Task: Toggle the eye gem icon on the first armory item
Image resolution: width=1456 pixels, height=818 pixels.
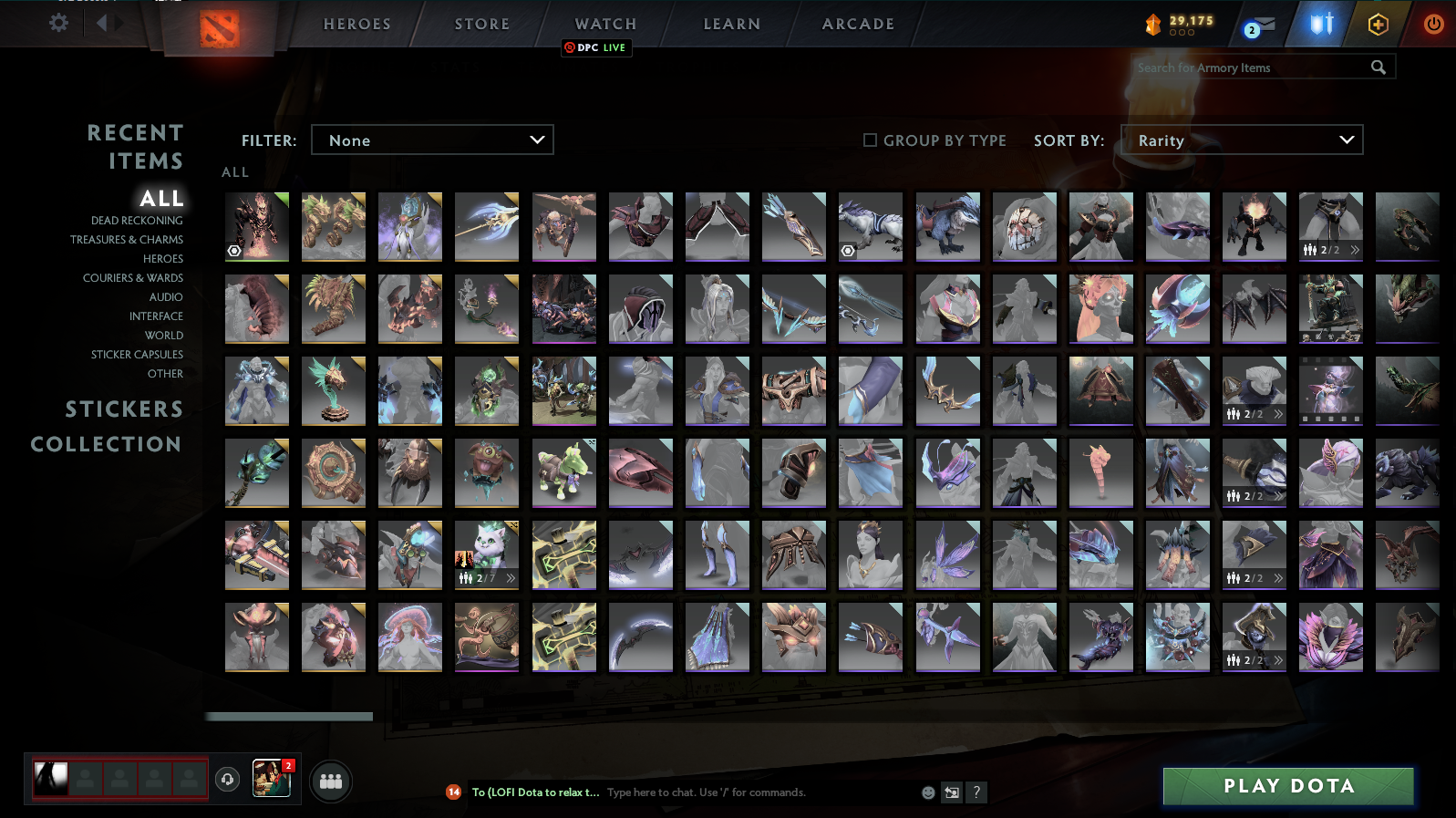Action: click(x=235, y=249)
